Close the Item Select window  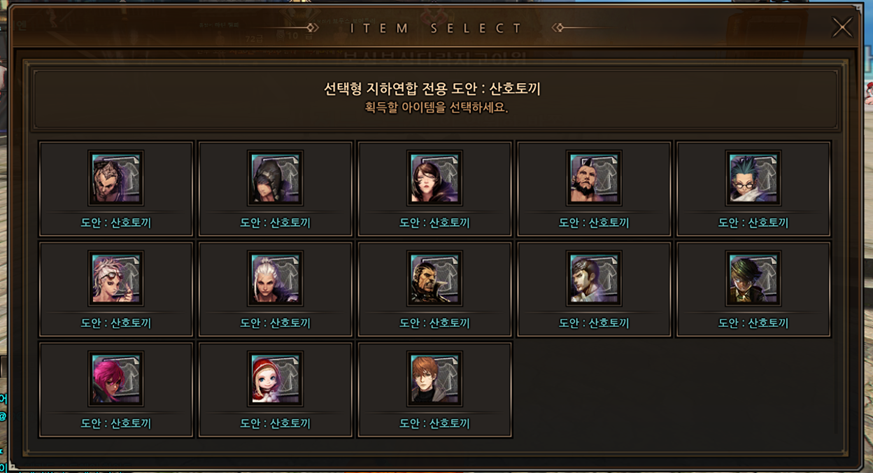[842, 28]
